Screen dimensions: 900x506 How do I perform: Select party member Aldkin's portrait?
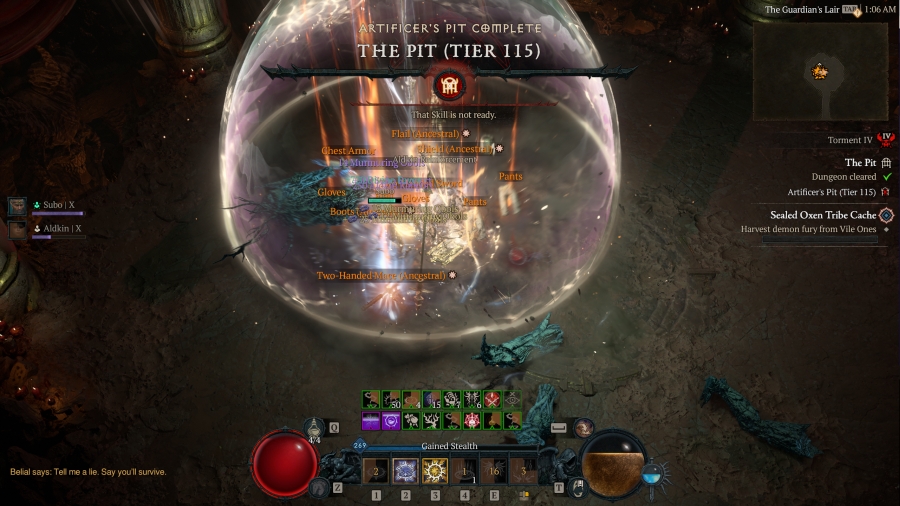(17, 230)
